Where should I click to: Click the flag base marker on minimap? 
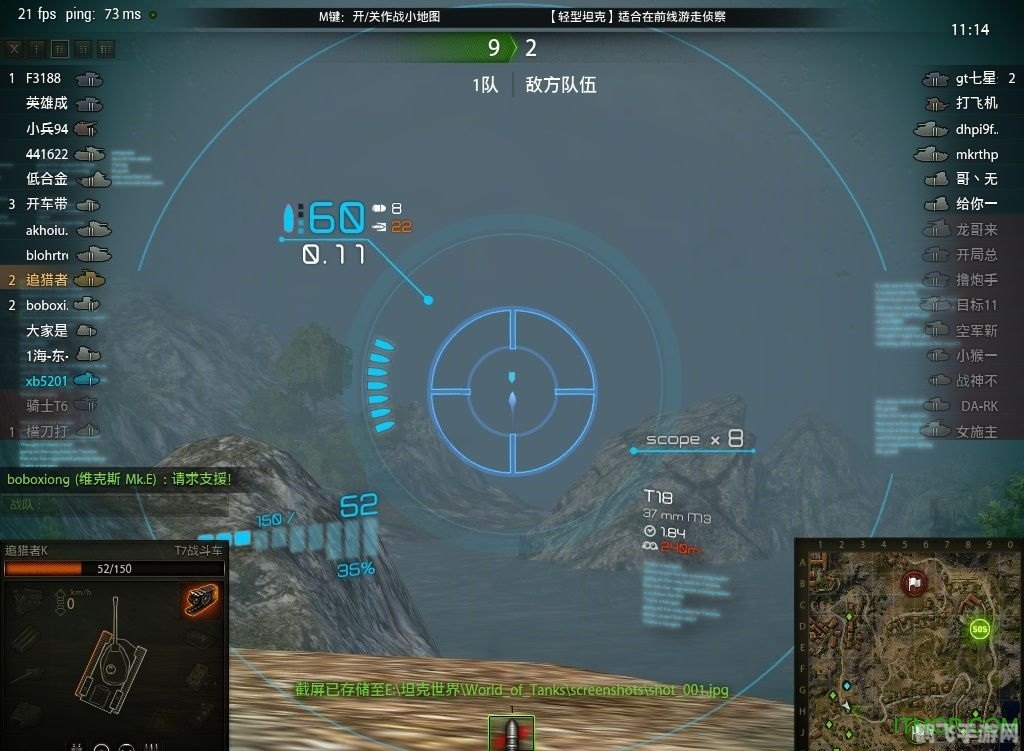(x=914, y=583)
